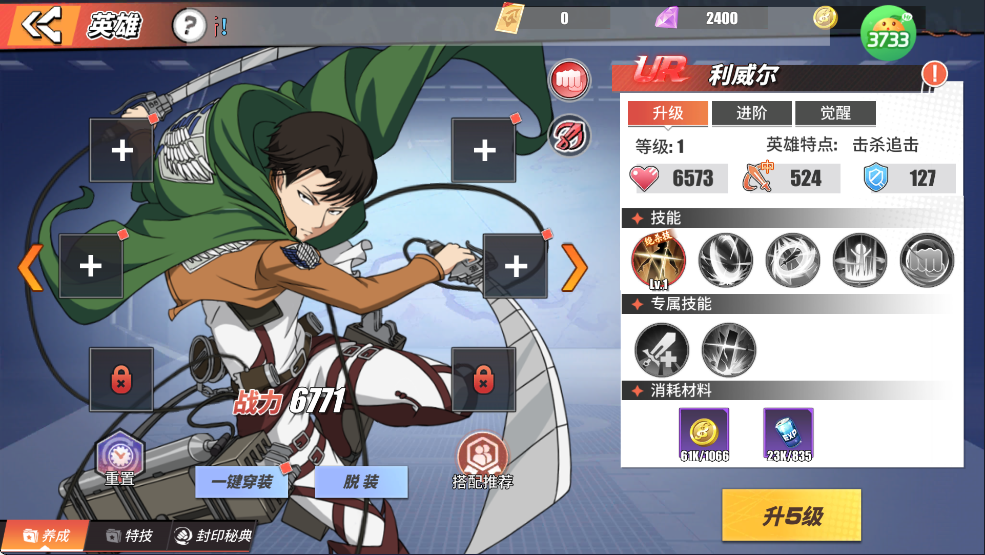Image resolution: width=985 pixels, height=555 pixels.
Task: Click the 脱装 unequip button
Action: pos(361,482)
